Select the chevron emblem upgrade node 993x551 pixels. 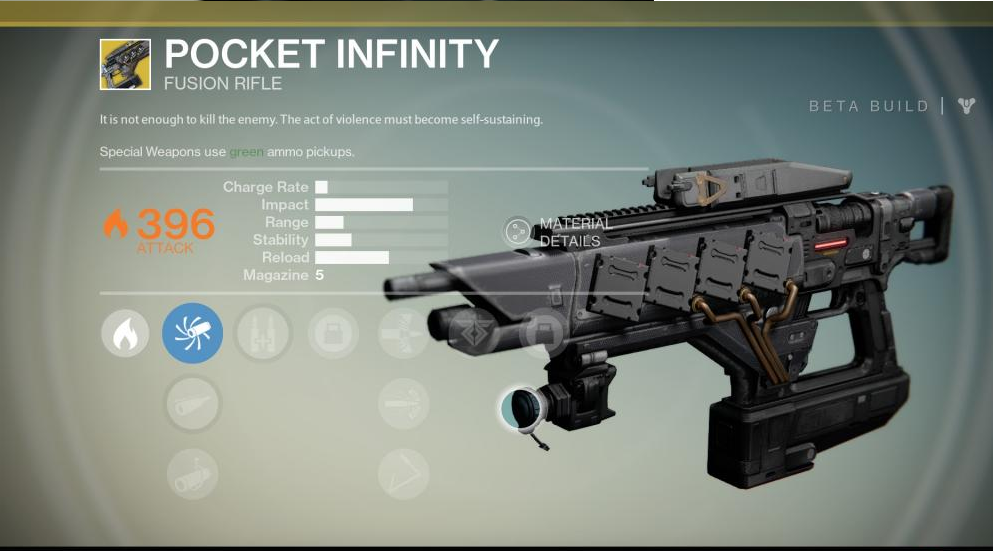[x=473, y=333]
